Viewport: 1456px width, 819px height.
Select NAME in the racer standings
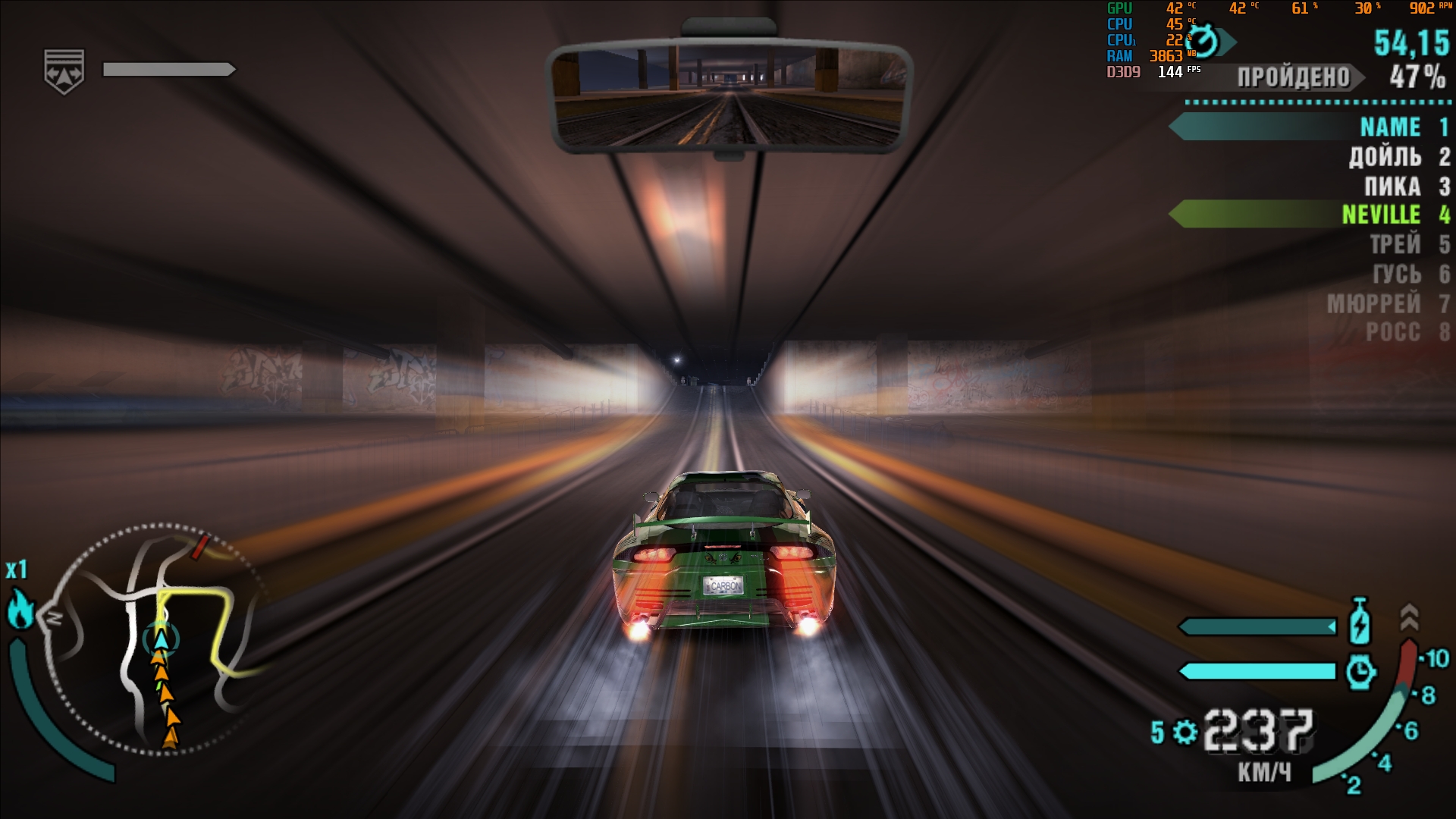pyautogui.click(x=1389, y=127)
